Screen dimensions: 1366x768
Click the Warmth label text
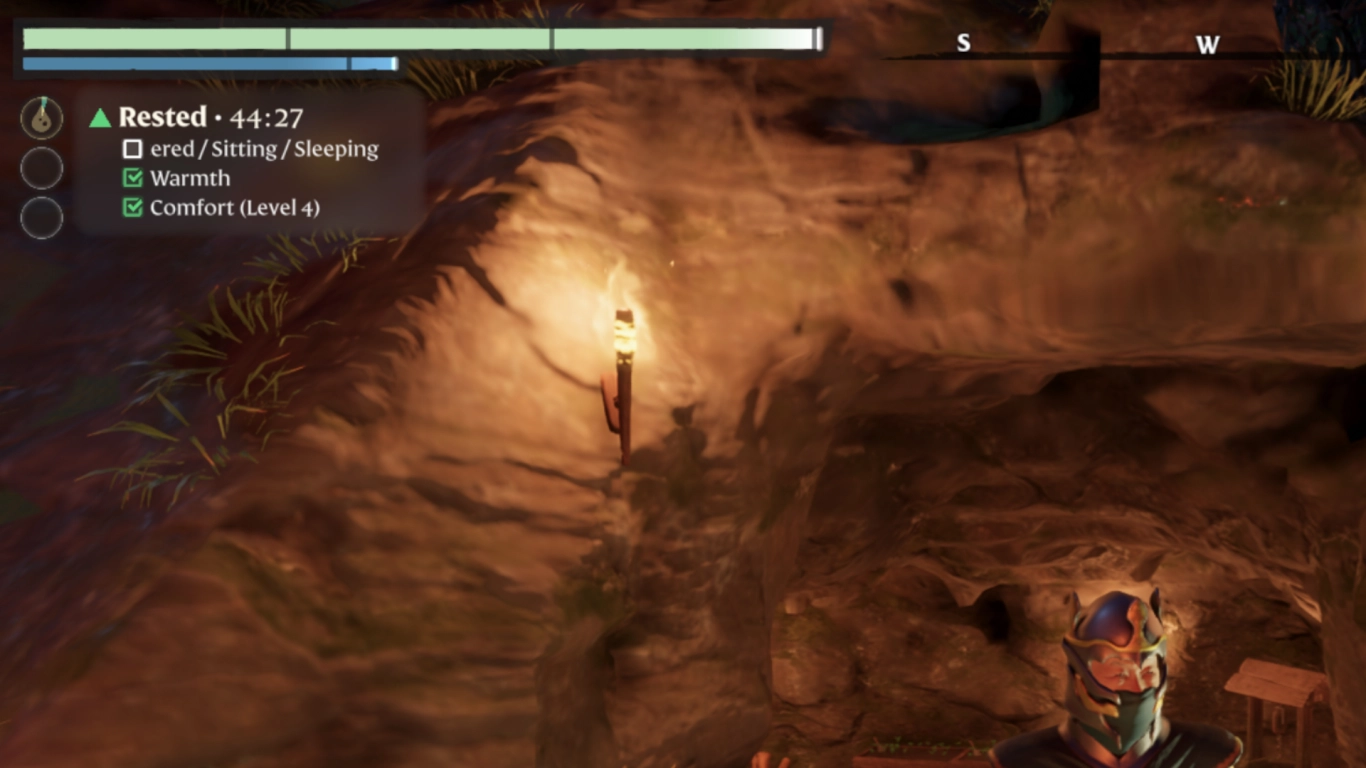189,178
